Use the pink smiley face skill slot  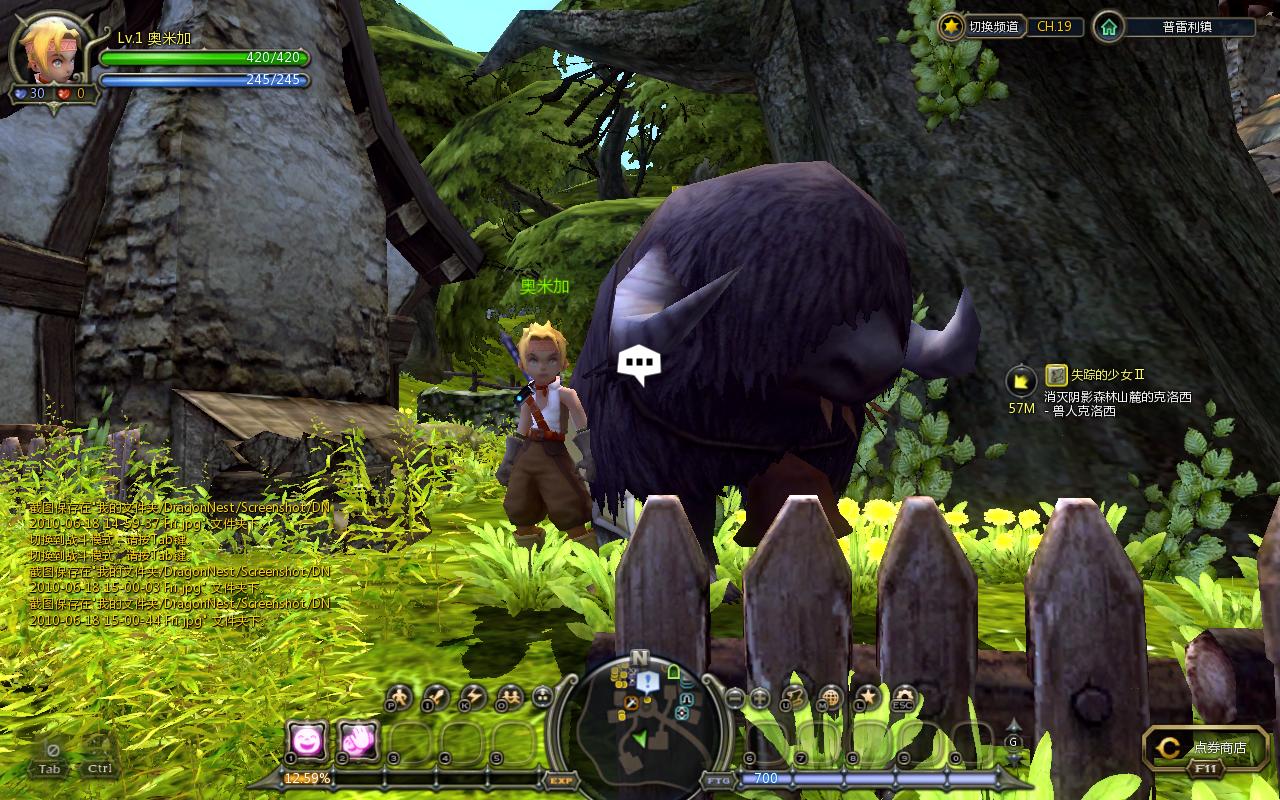pos(307,741)
